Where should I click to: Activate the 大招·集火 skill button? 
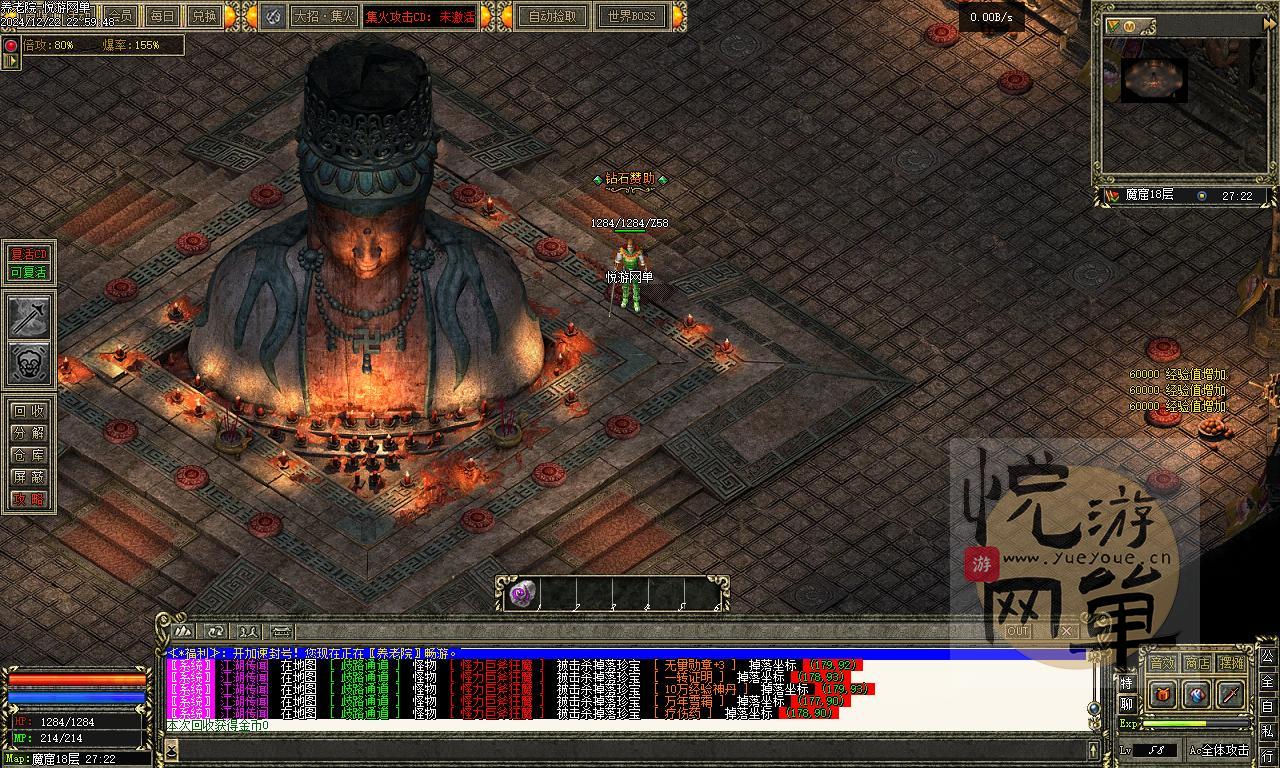322,16
